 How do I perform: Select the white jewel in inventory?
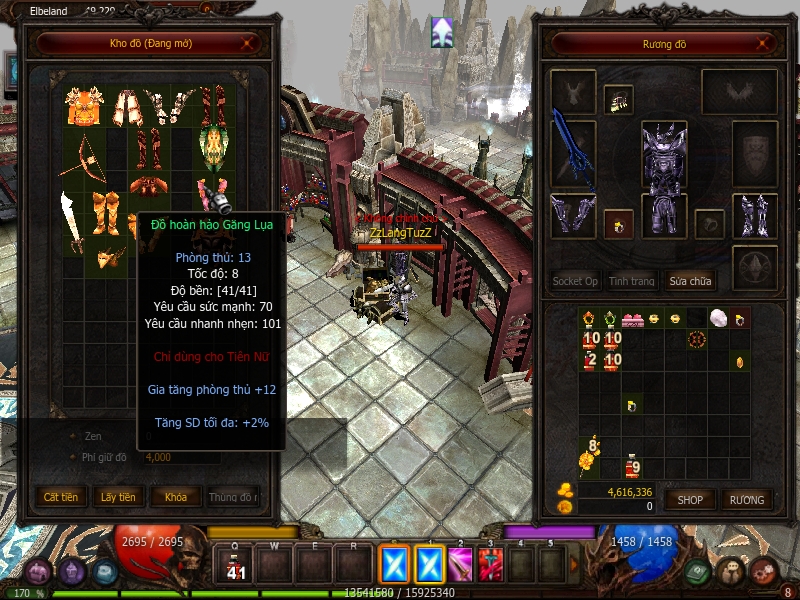tap(716, 318)
